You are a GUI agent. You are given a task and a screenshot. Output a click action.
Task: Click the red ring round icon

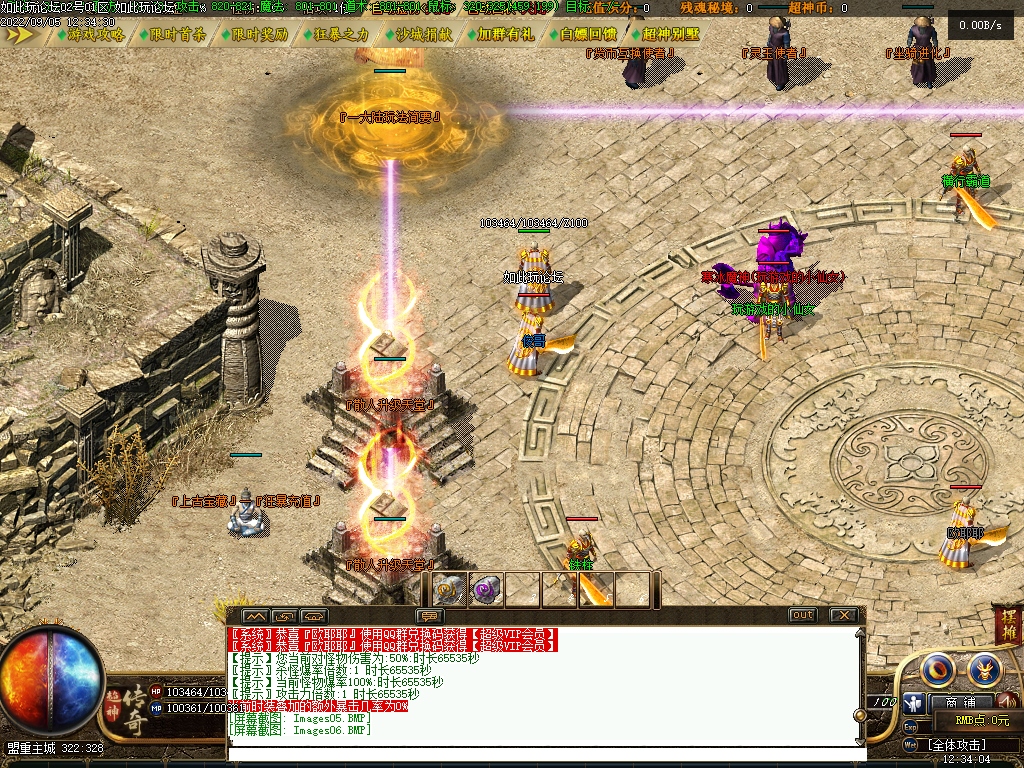tap(938, 668)
